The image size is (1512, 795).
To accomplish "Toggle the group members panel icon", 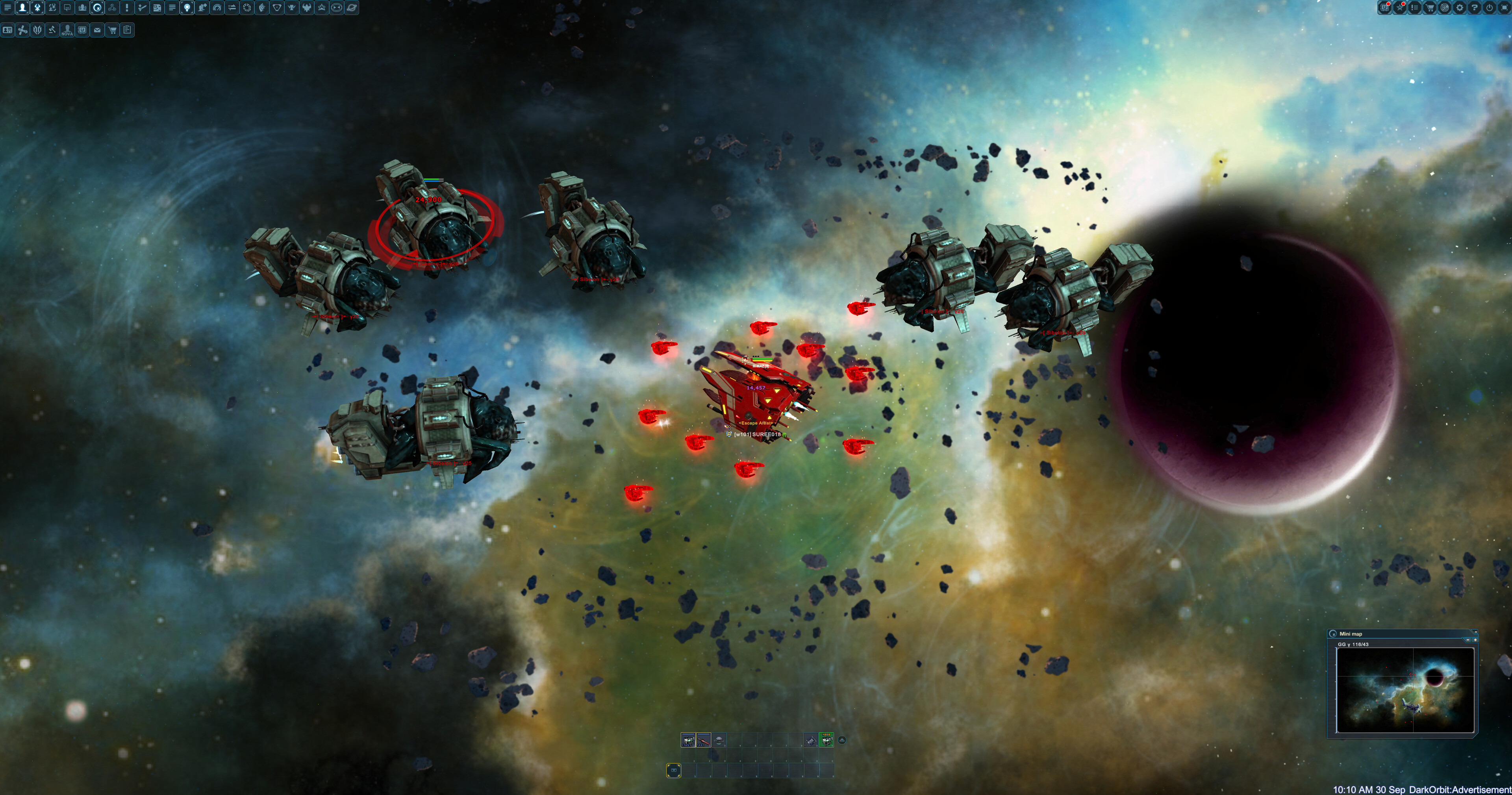I will (x=82, y=8).
